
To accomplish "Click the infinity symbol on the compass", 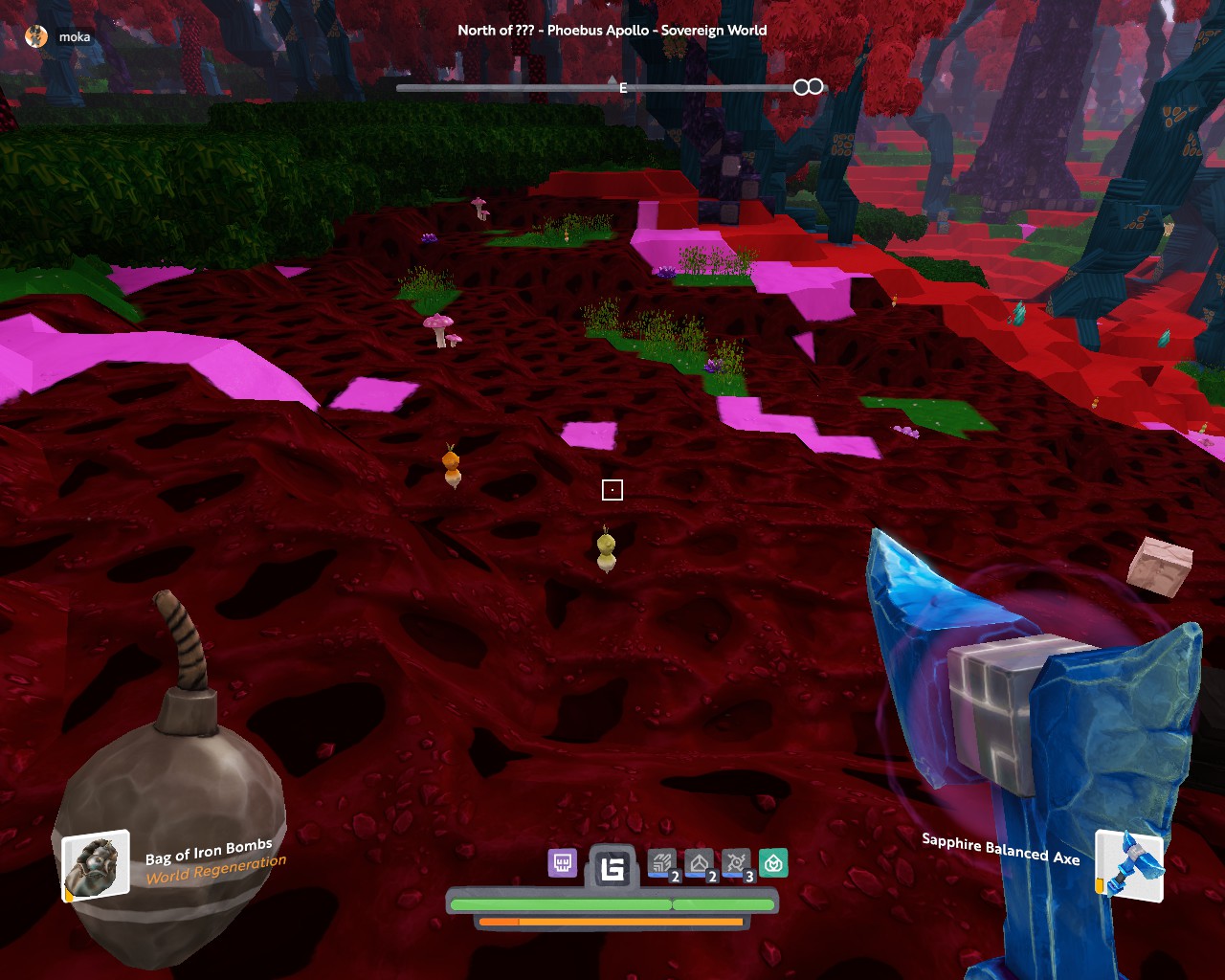I will (x=809, y=87).
